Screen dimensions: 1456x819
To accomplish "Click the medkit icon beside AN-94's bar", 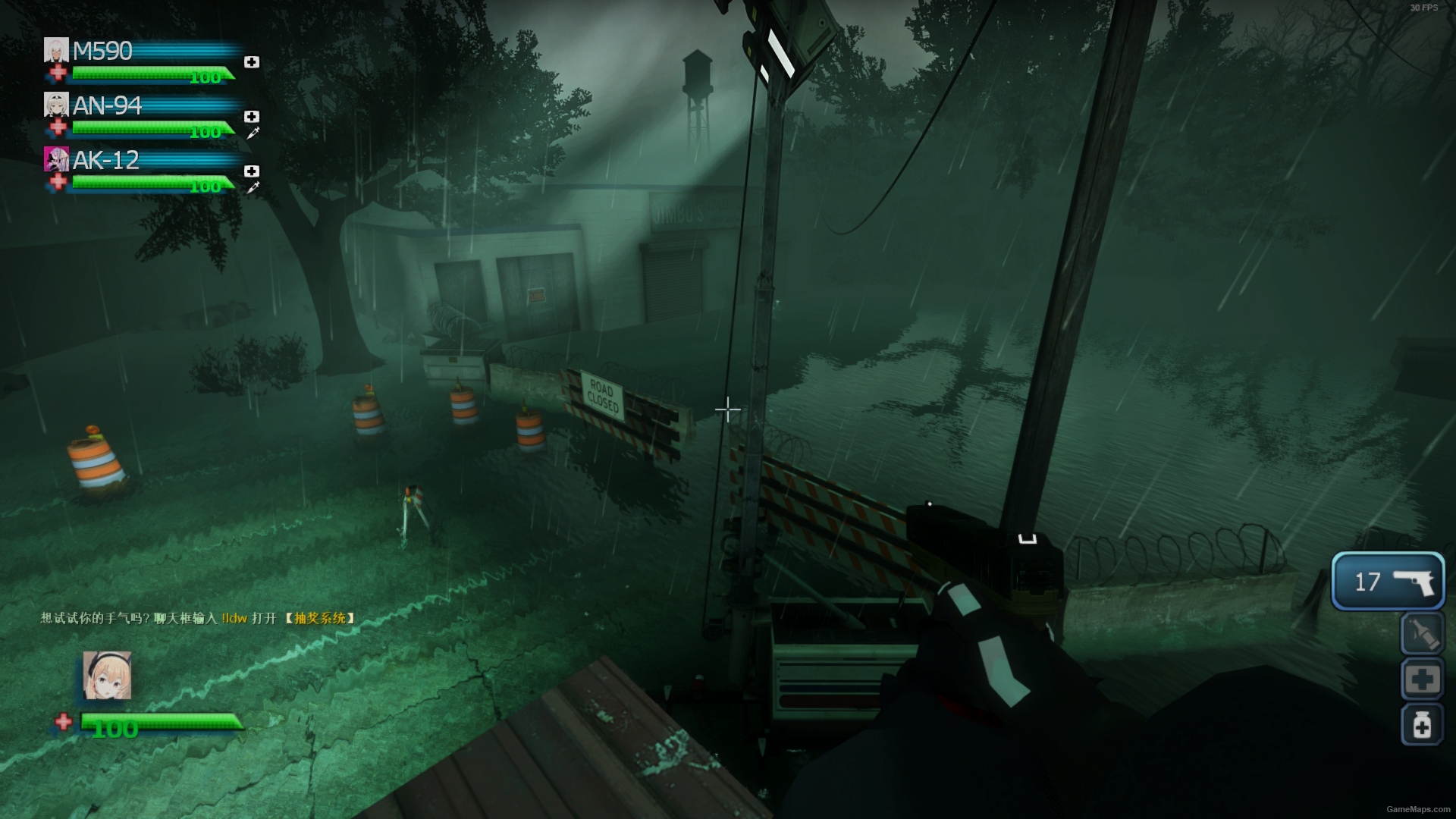I will tap(250, 117).
